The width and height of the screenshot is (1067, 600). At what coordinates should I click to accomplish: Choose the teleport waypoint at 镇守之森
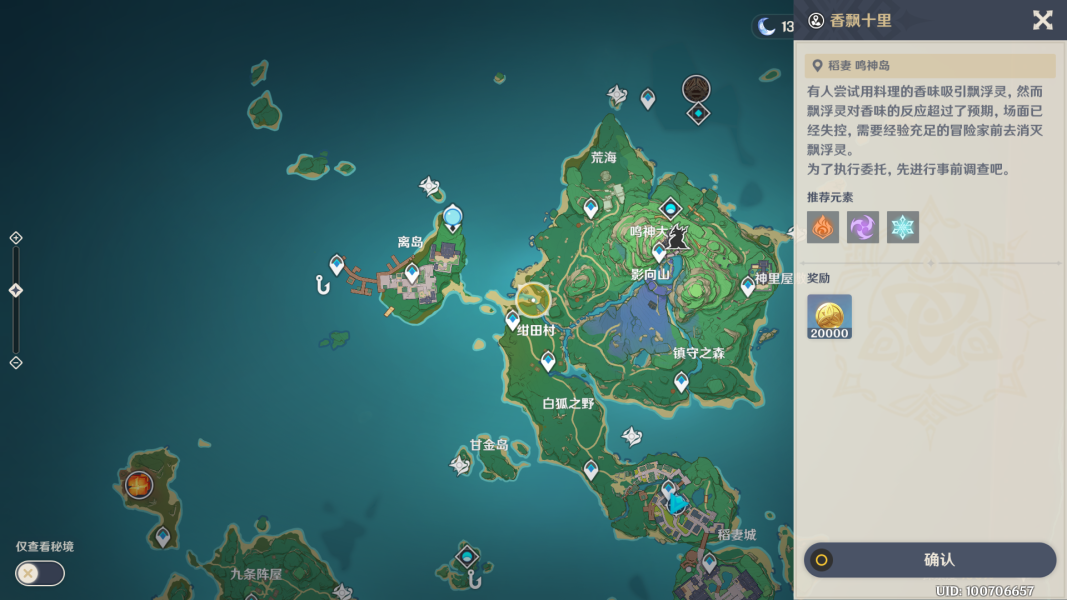681,381
